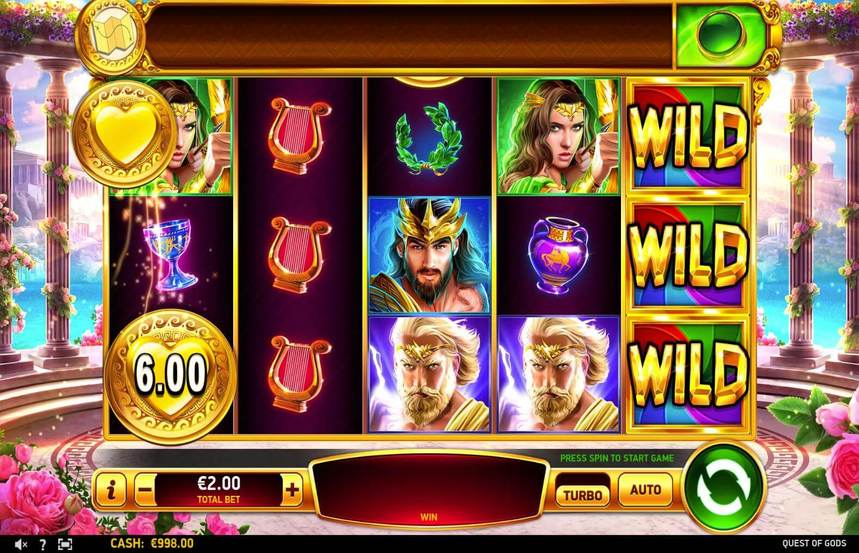This screenshot has height=553, width=859.
Task: Open the paytable info button
Action: pyautogui.click(x=110, y=490)
